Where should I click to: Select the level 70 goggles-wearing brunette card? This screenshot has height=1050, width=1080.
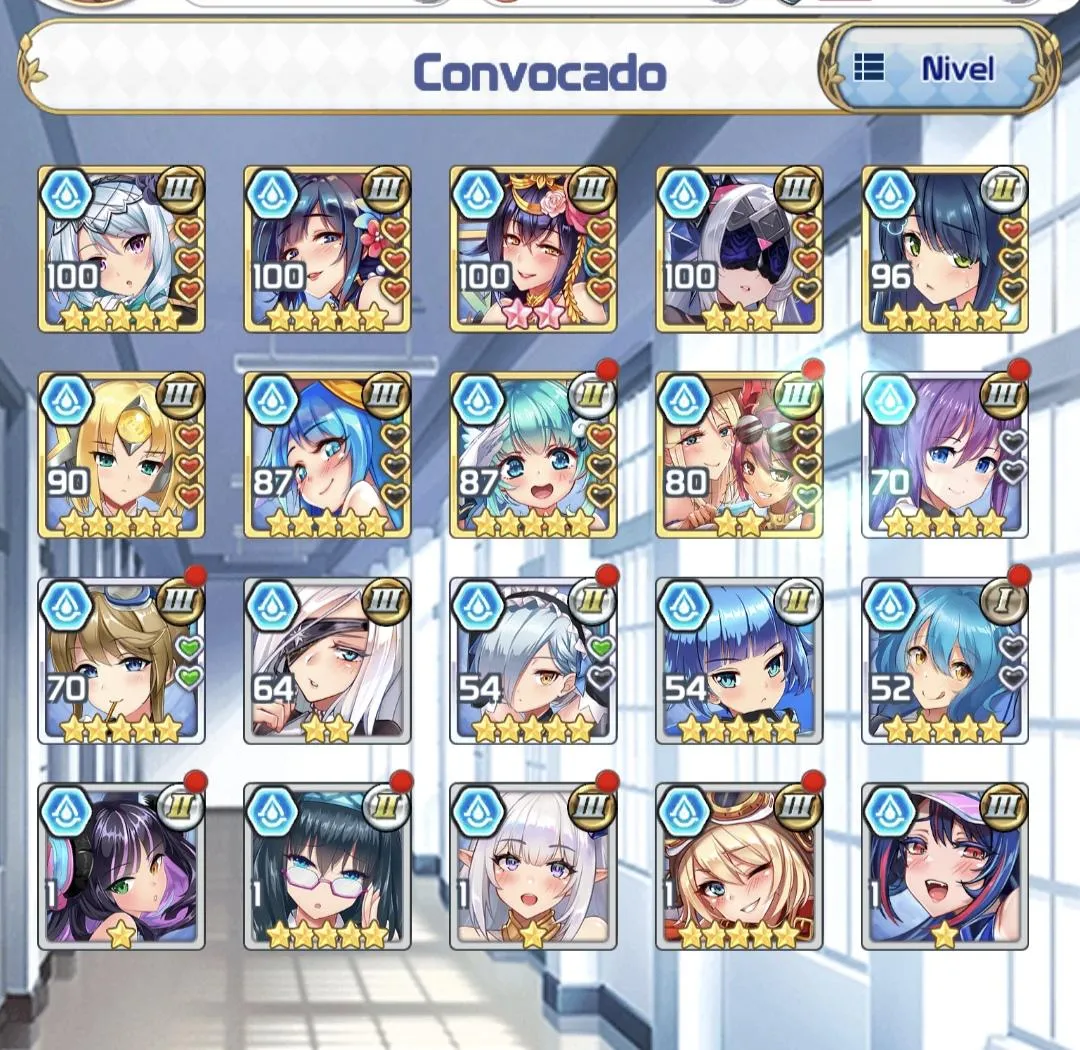coord(121,661)
